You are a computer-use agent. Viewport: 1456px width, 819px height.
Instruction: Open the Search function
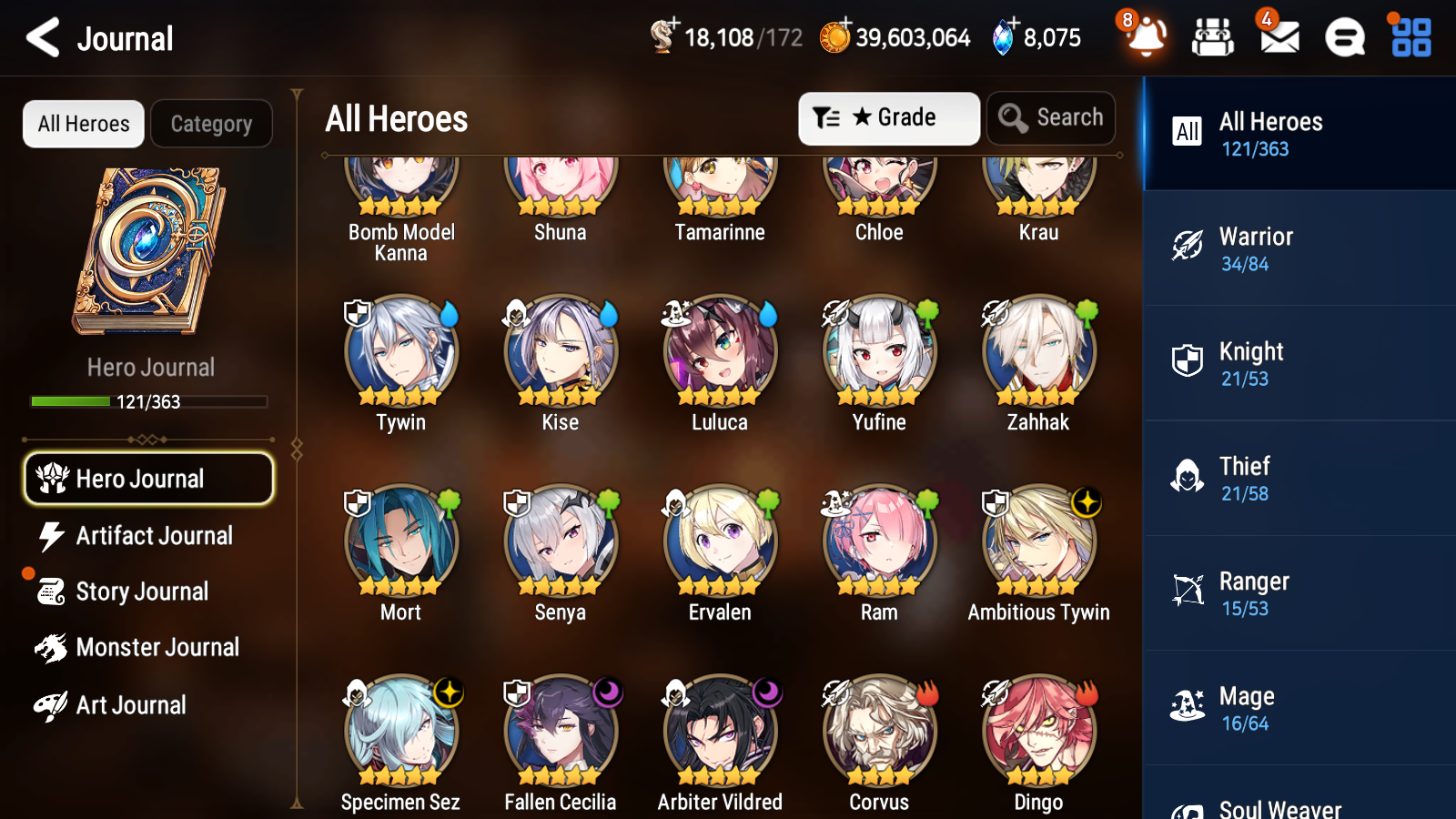click(x=1051, y=117)
